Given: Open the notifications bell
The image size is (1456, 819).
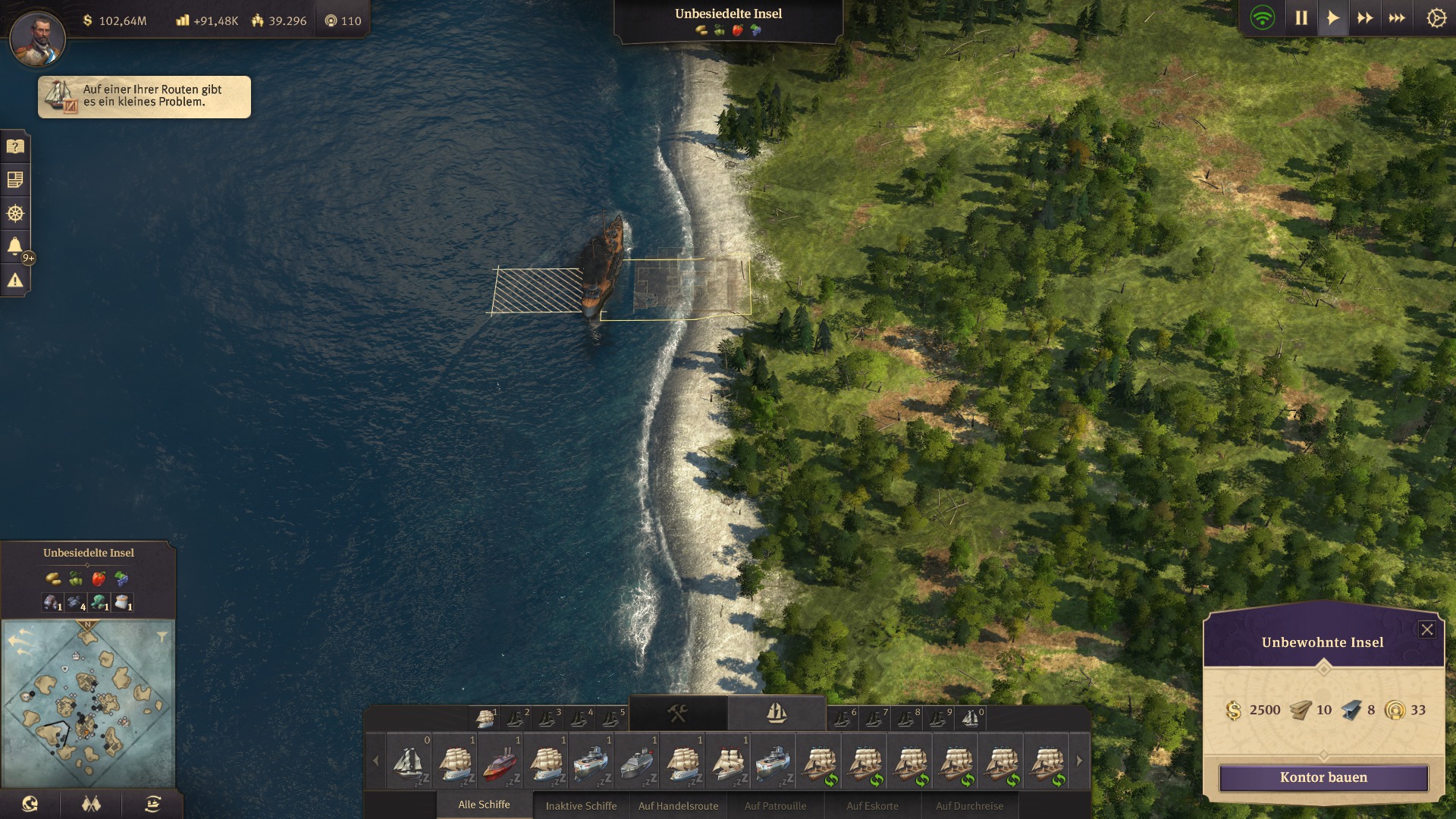Looking at the screenshot, I should (15, 246).
